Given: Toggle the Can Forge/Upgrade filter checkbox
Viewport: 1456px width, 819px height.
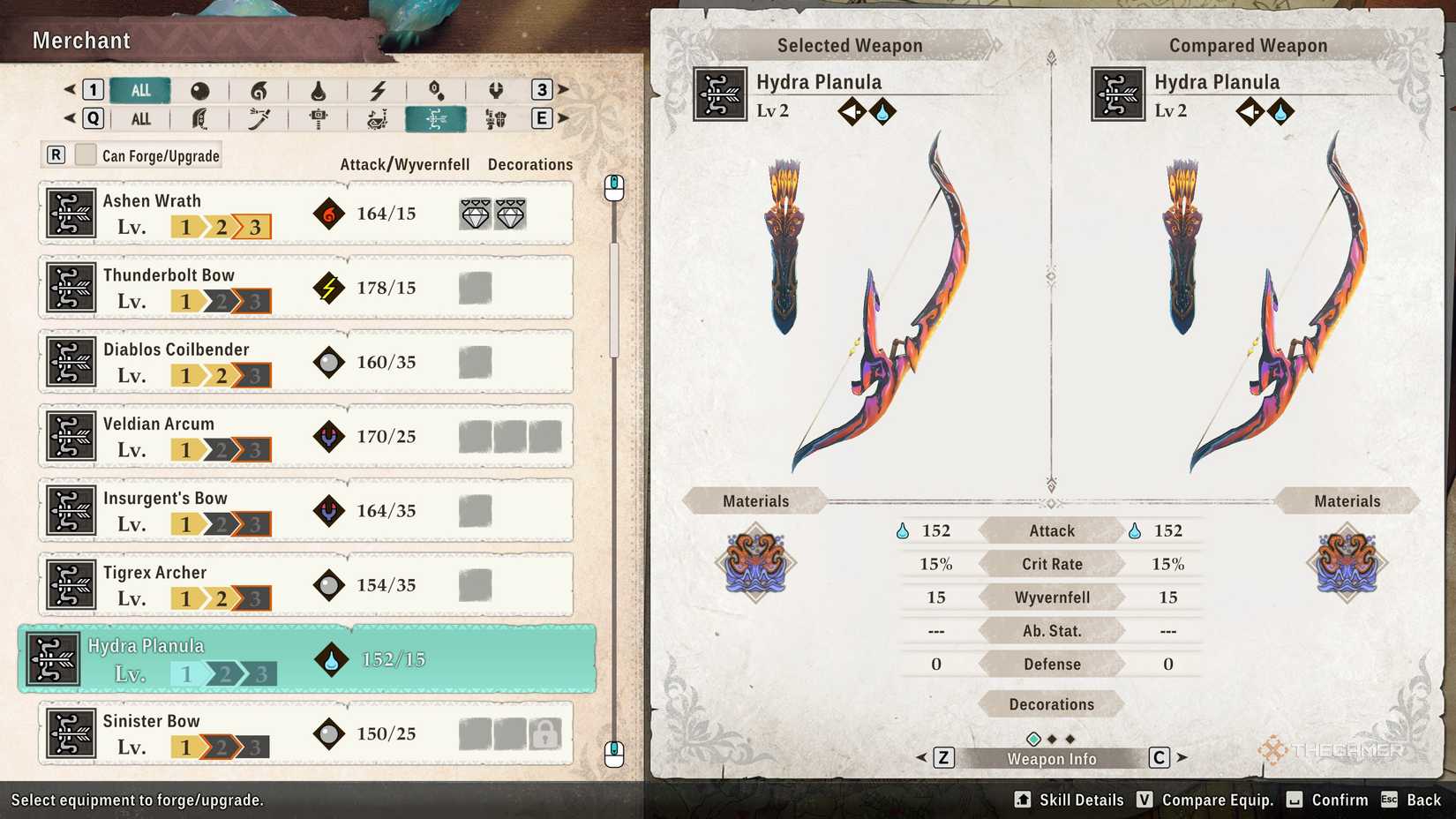Looking at the screenshot, I should coord(85,154).
